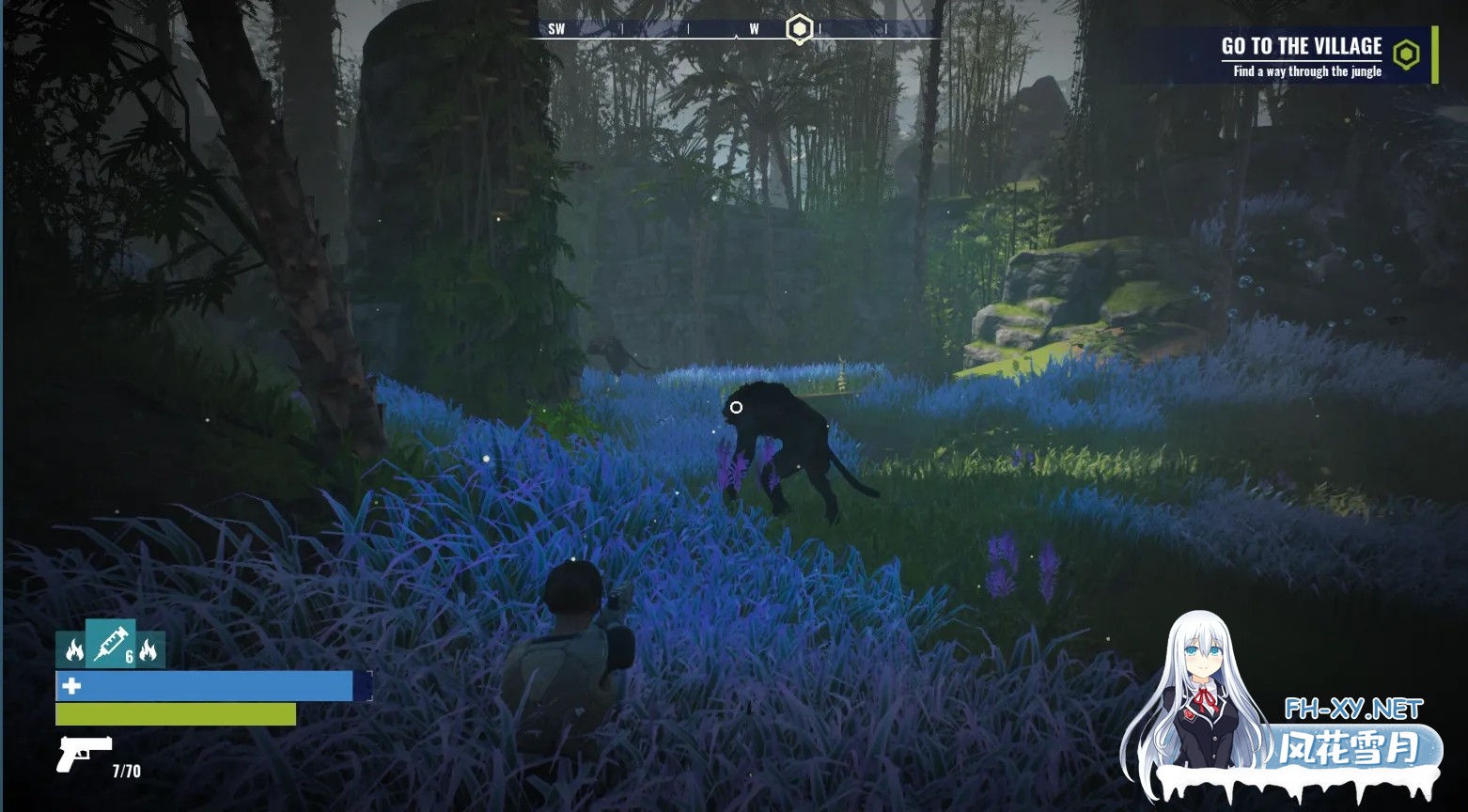
Task: Click the plus icon on the health bar
Action: [70, 686]
